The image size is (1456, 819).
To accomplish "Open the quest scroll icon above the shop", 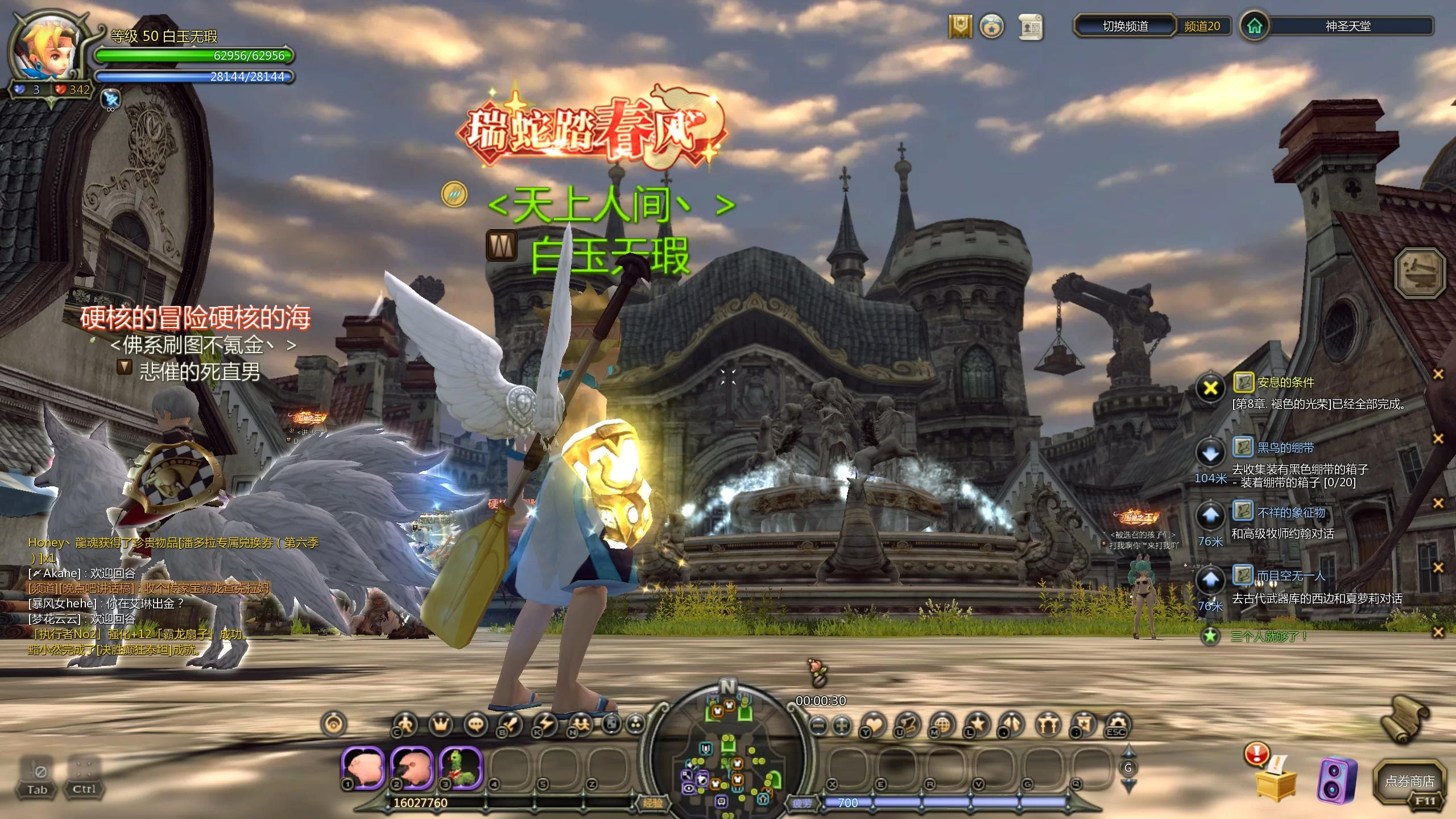I will [1405, 719].
